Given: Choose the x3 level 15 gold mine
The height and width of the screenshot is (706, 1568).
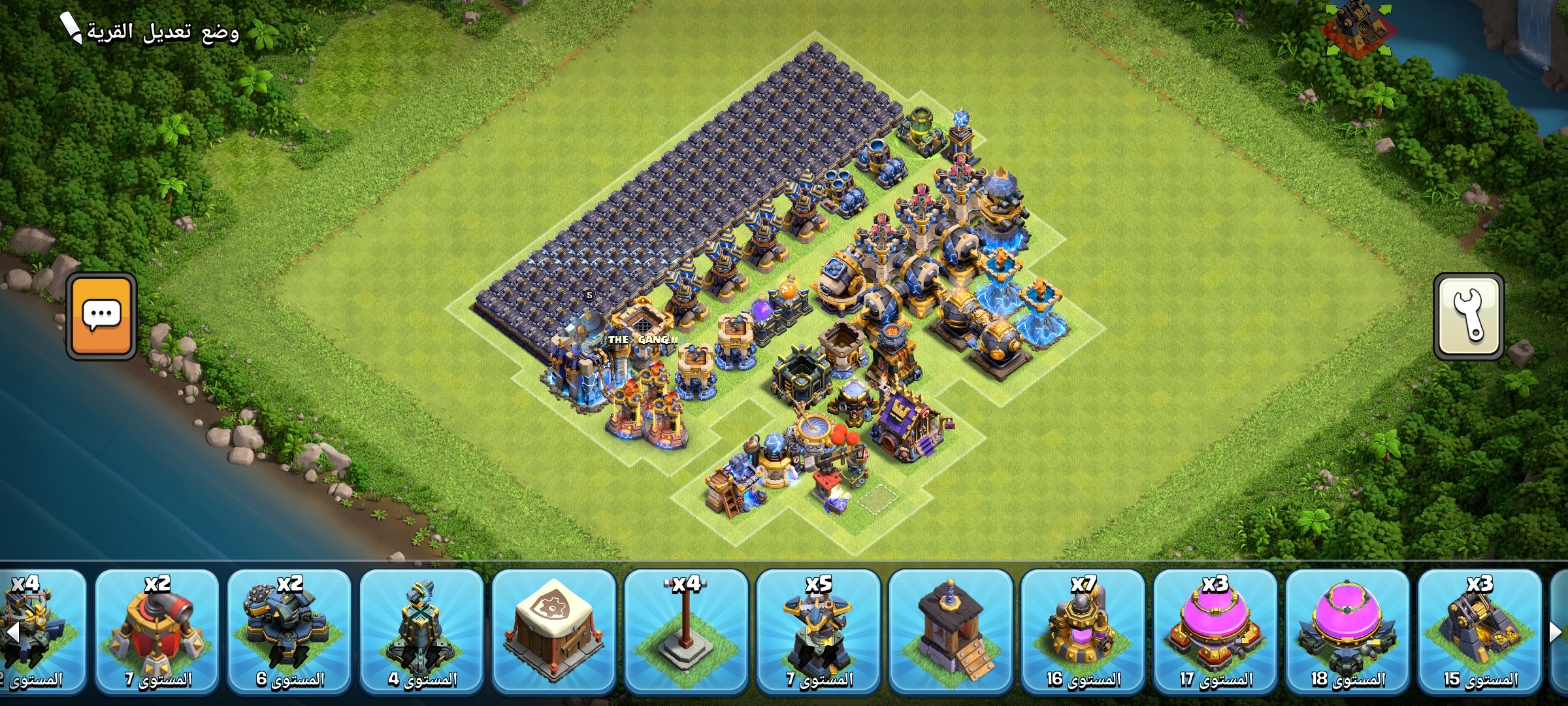Looking at the screenshot, I should 1480,631.
